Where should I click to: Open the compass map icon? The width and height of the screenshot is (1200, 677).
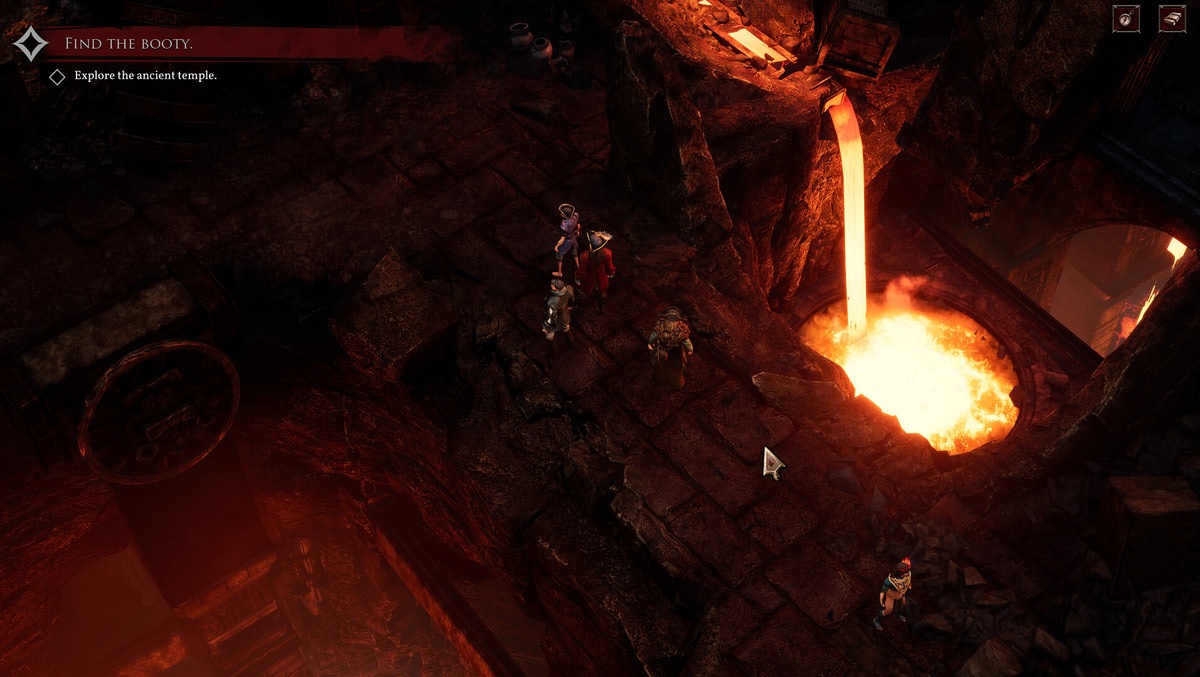(1126, 19)
